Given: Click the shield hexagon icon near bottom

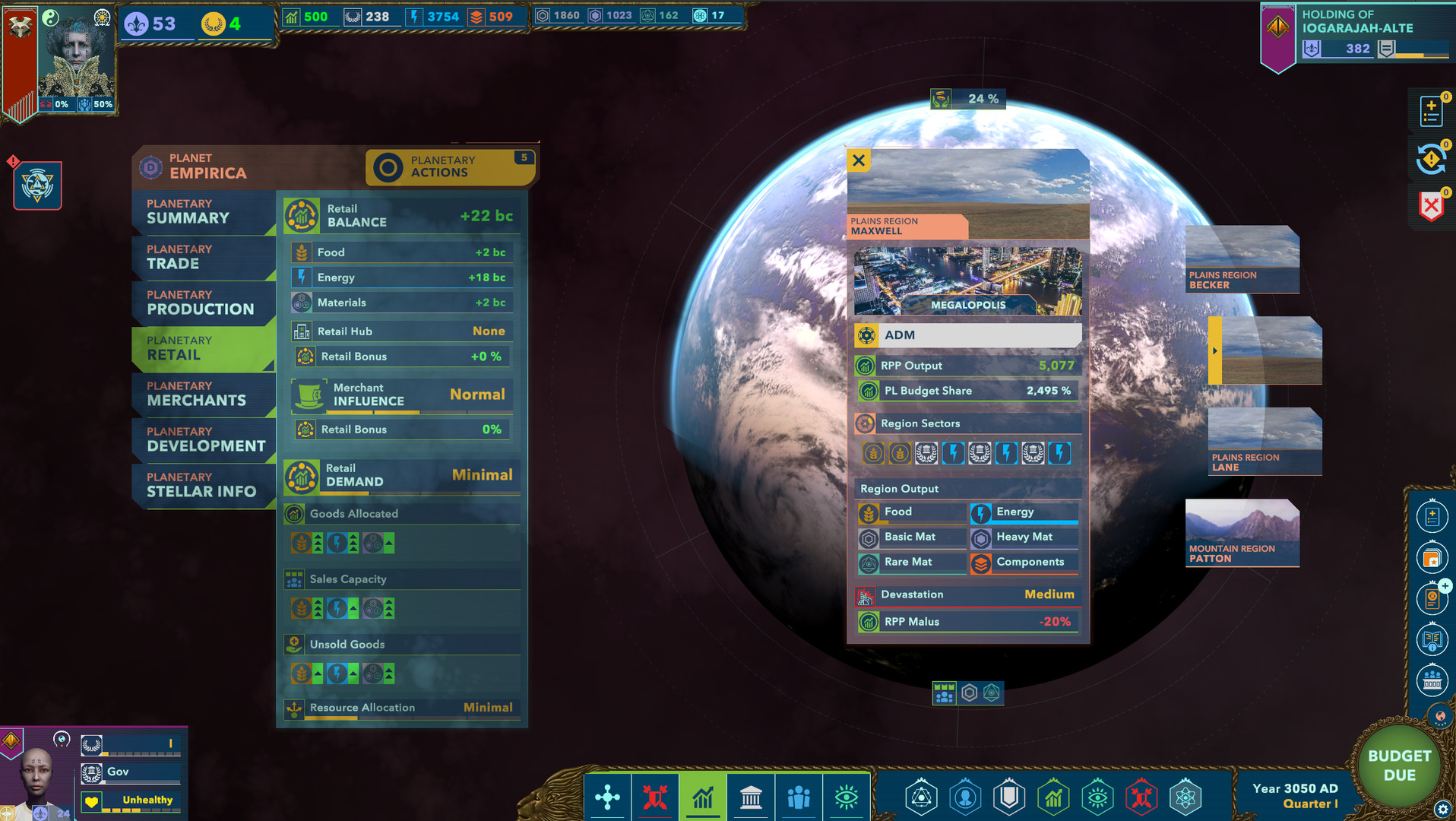Looking at the screenshot, I should (x=1009, y=797).
